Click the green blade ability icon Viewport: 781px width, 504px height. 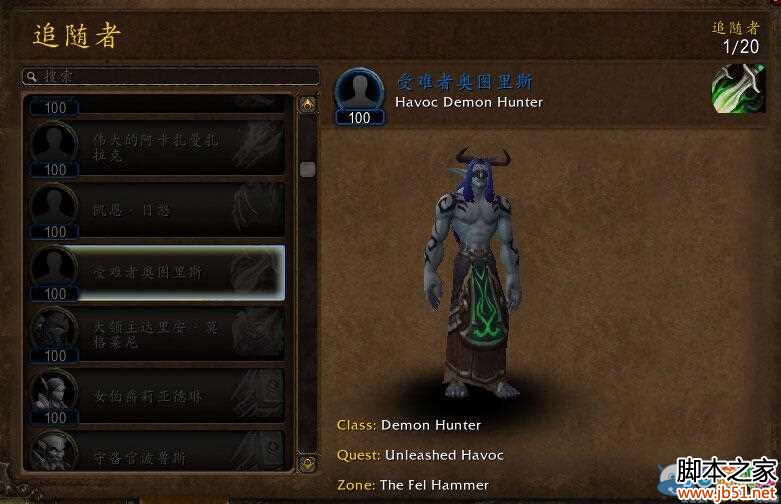pos(738,90)
